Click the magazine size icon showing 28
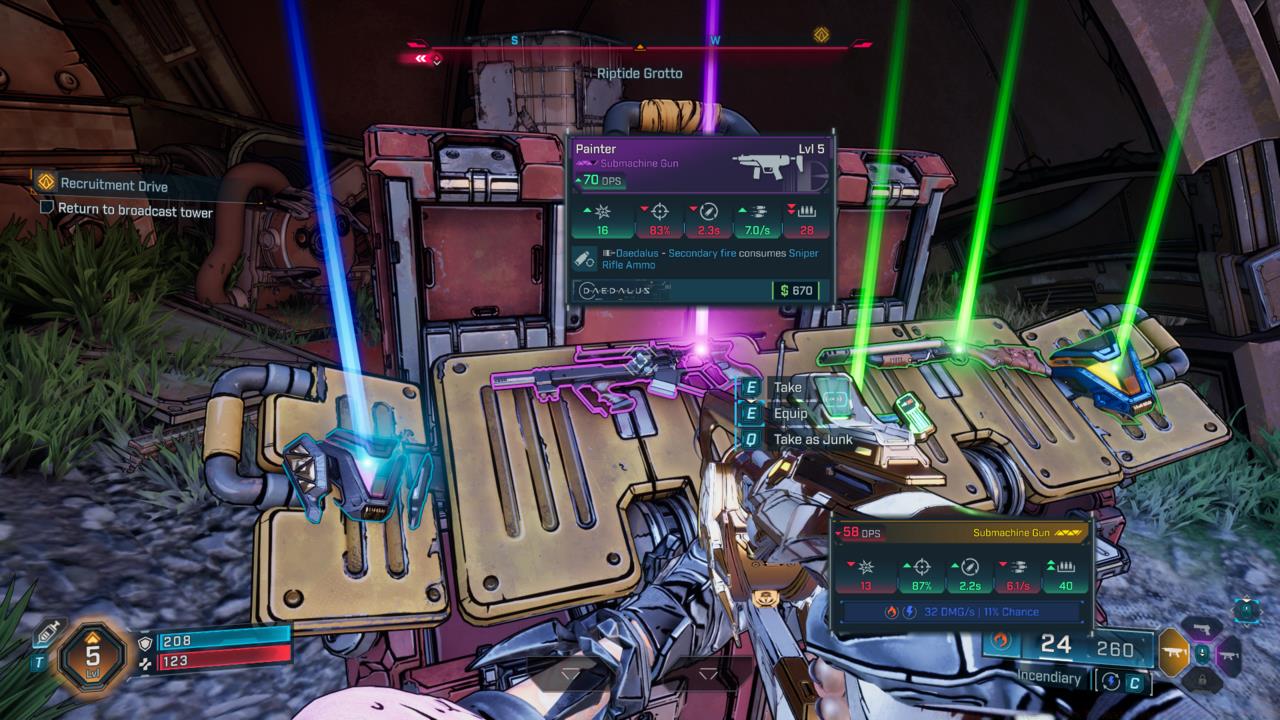The height and width of the screenshot is (720, 1280). pos(805,212)
